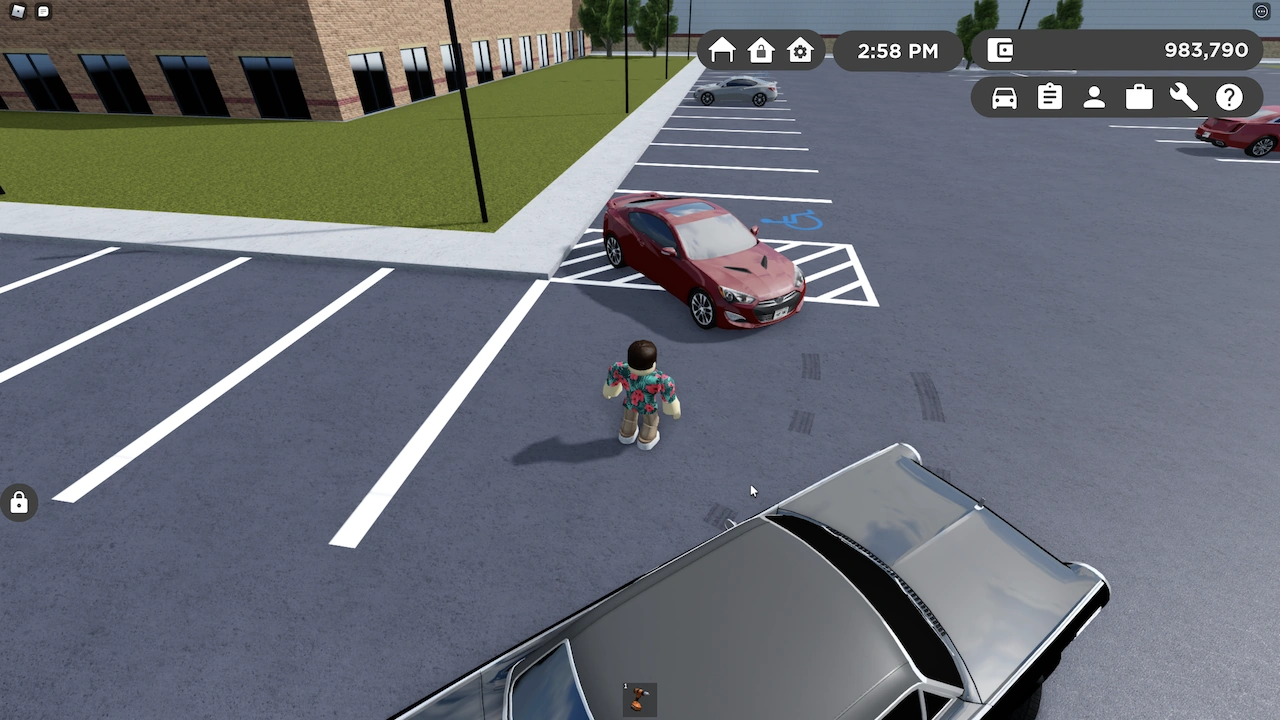The width and height of the screenshot is (1280, 720).
Task: Click the wallet icon beside the balance
Action: pyautogui.click(x=999, y=50)
